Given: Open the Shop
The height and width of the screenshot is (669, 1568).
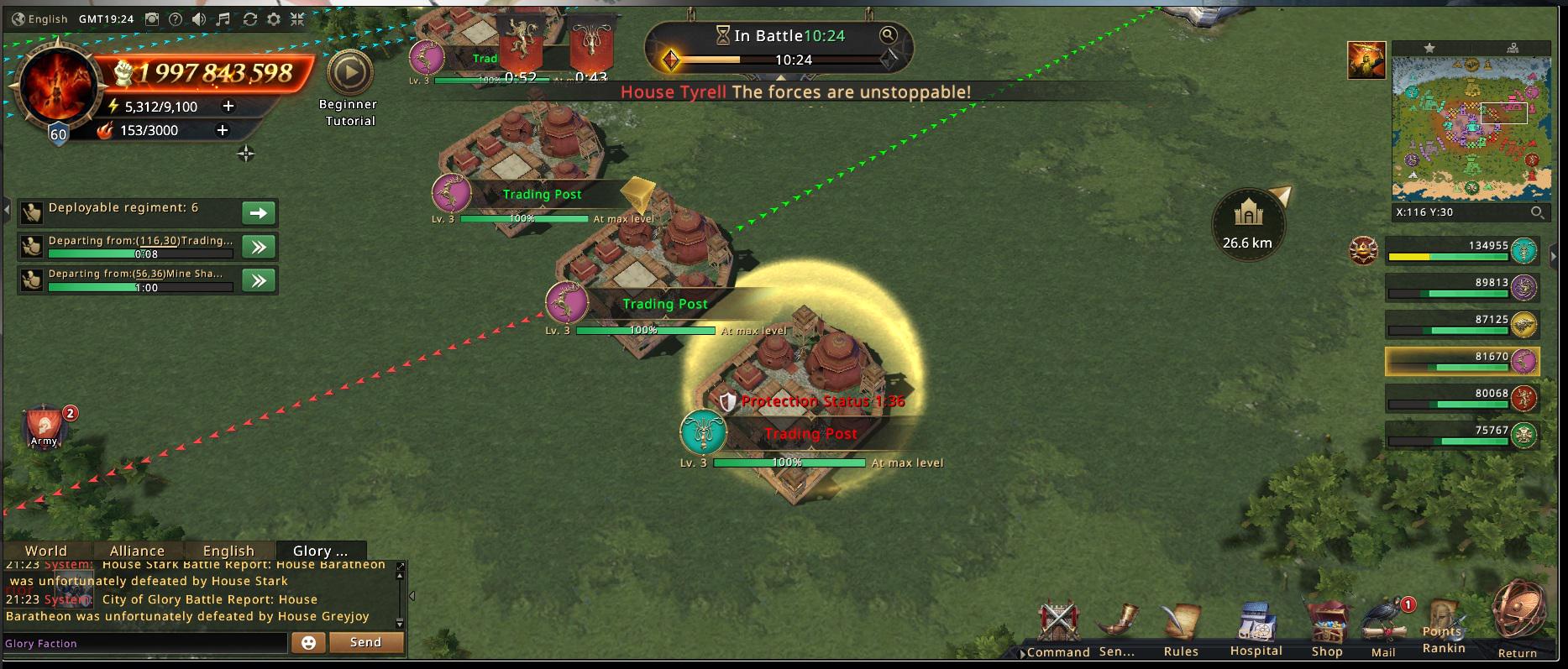Looking at the screenshot, I should pos(1327,628).
